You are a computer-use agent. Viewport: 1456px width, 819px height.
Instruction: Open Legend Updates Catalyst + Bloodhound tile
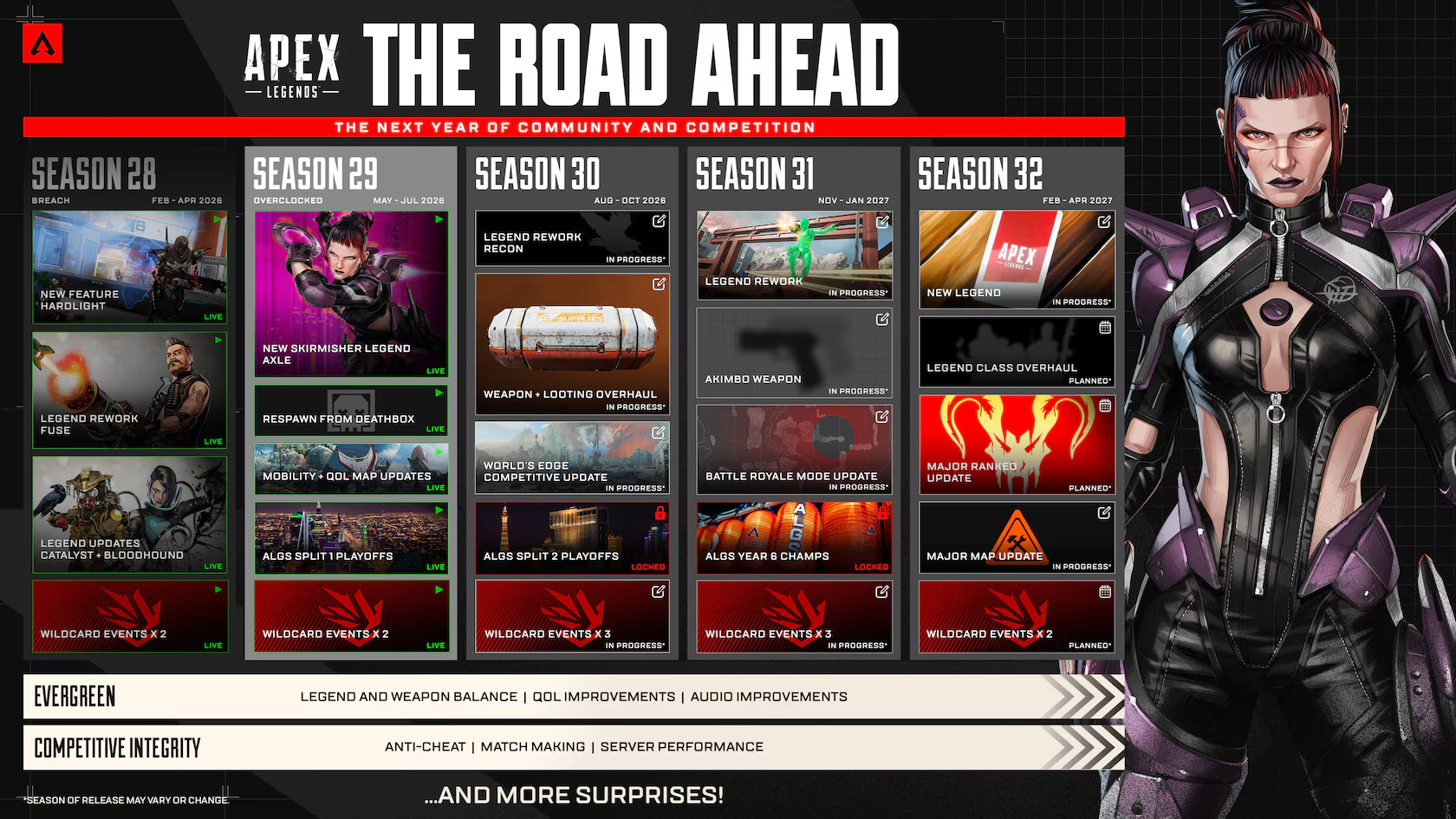129,515
